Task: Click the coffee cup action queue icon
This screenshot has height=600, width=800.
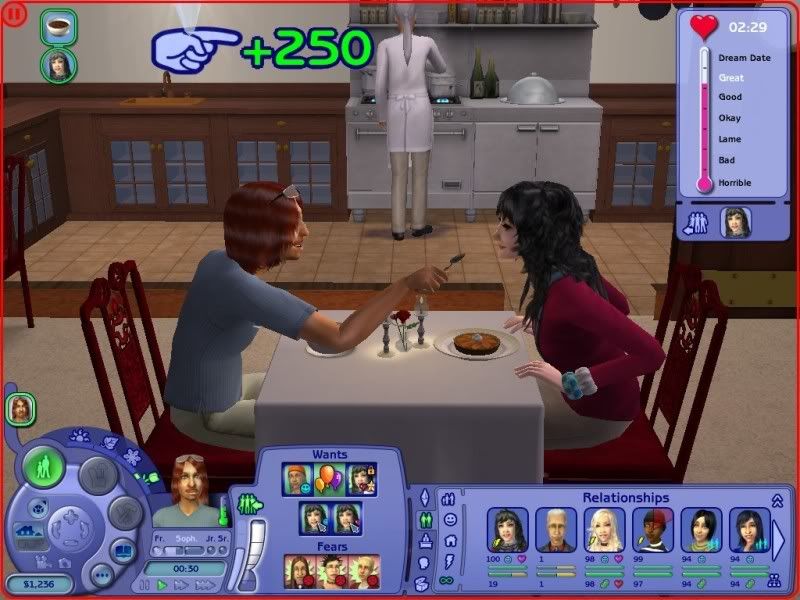Action: 58,27
